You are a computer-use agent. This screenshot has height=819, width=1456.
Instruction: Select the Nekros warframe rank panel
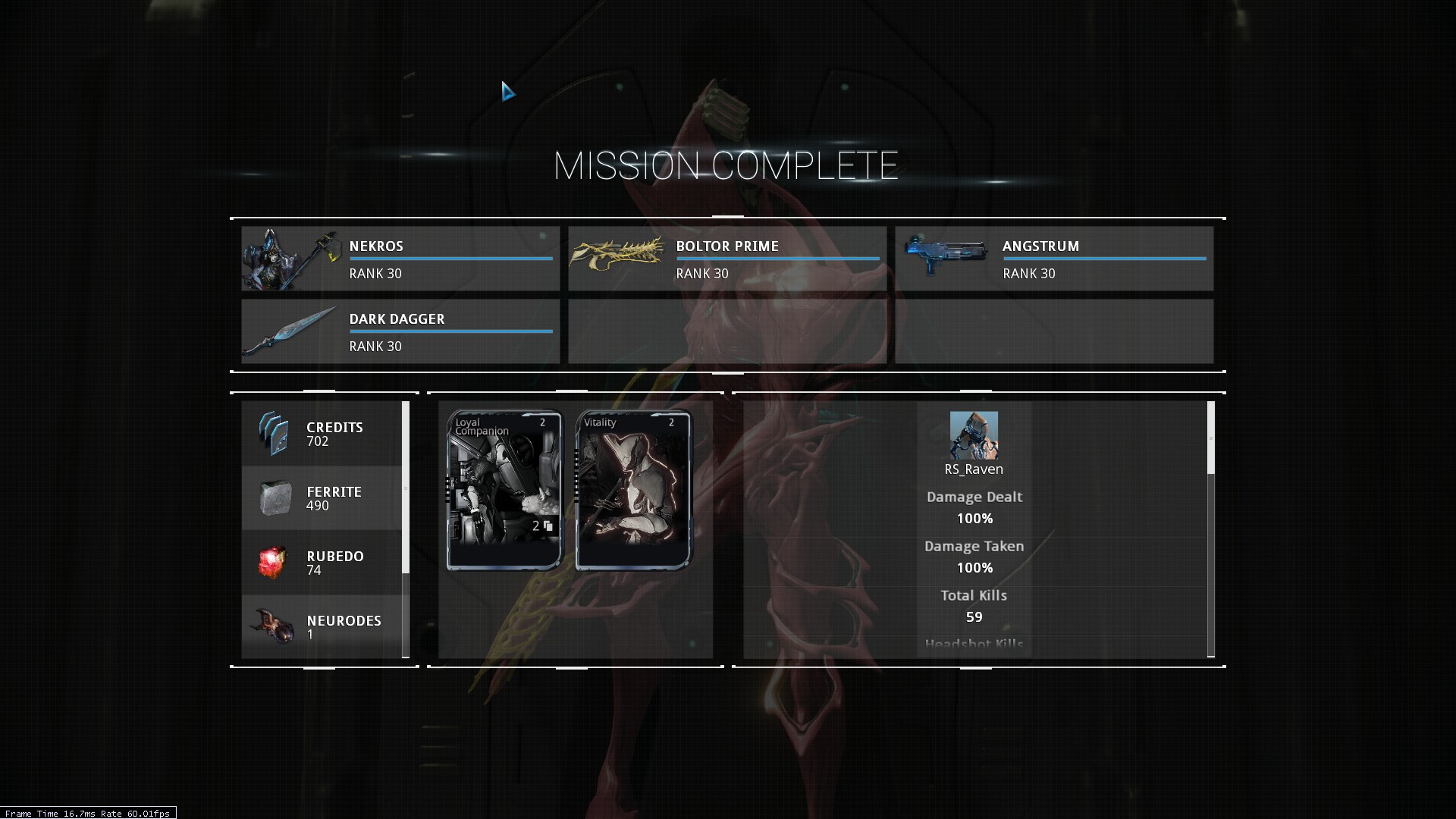[400, 259]
